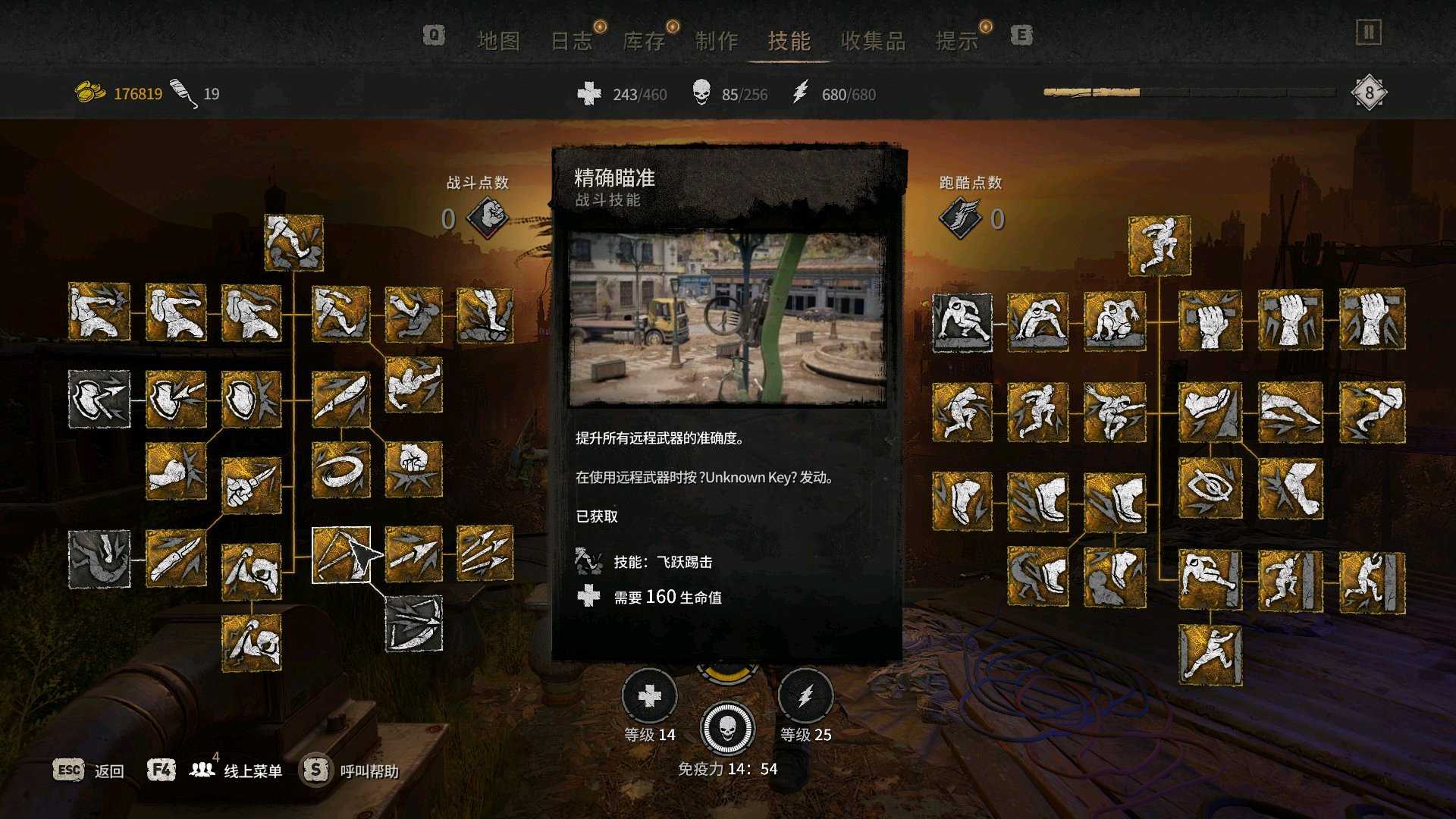
Task: Click the health cross icon showing 243/460
Action: 589,94
